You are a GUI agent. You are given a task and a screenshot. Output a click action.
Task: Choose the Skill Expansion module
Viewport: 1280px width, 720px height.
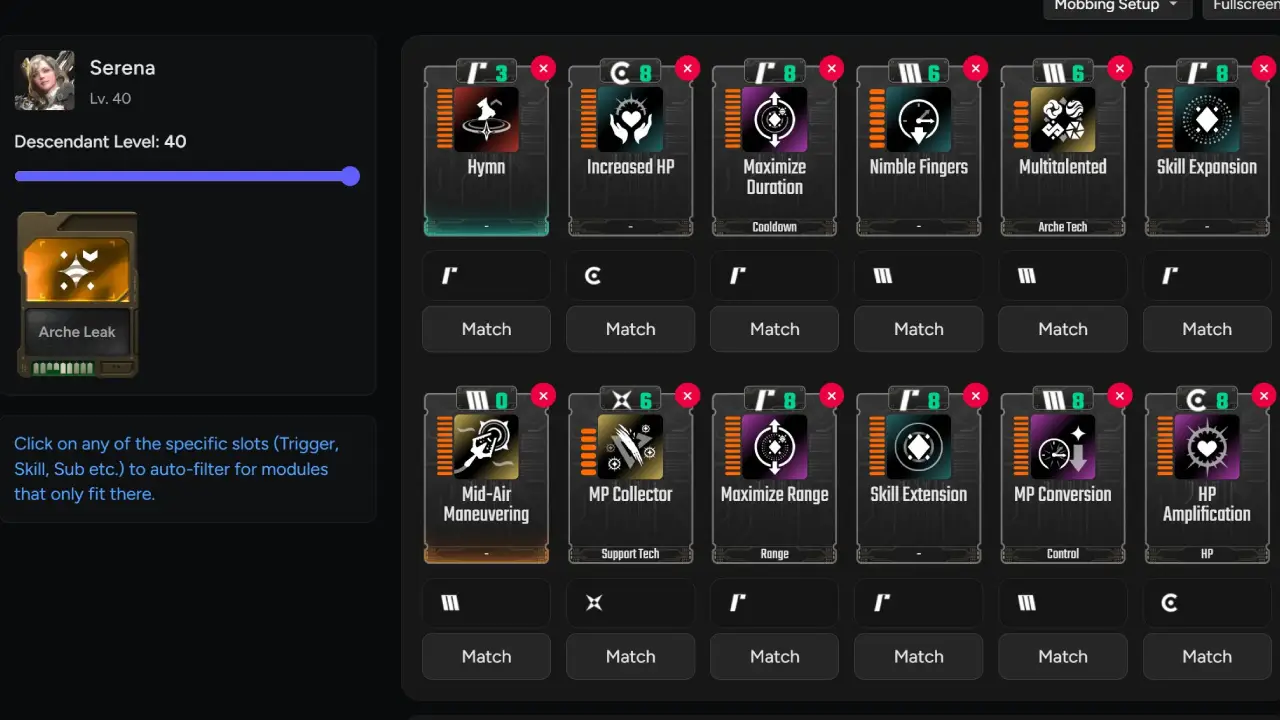pos(1206,150)
